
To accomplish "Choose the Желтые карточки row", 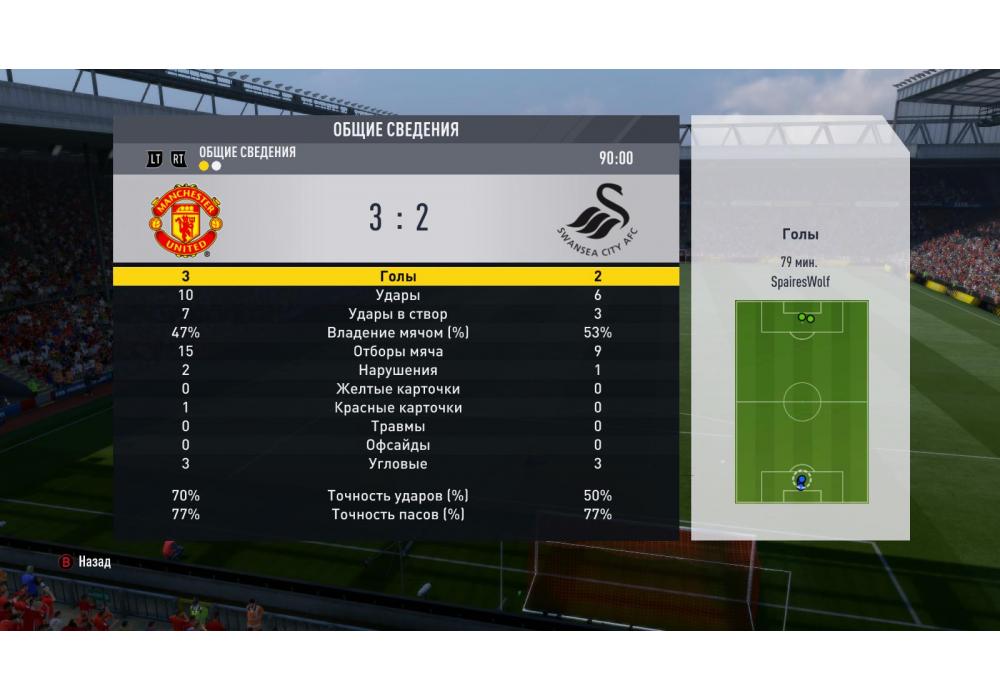I will tap(397, 389).
